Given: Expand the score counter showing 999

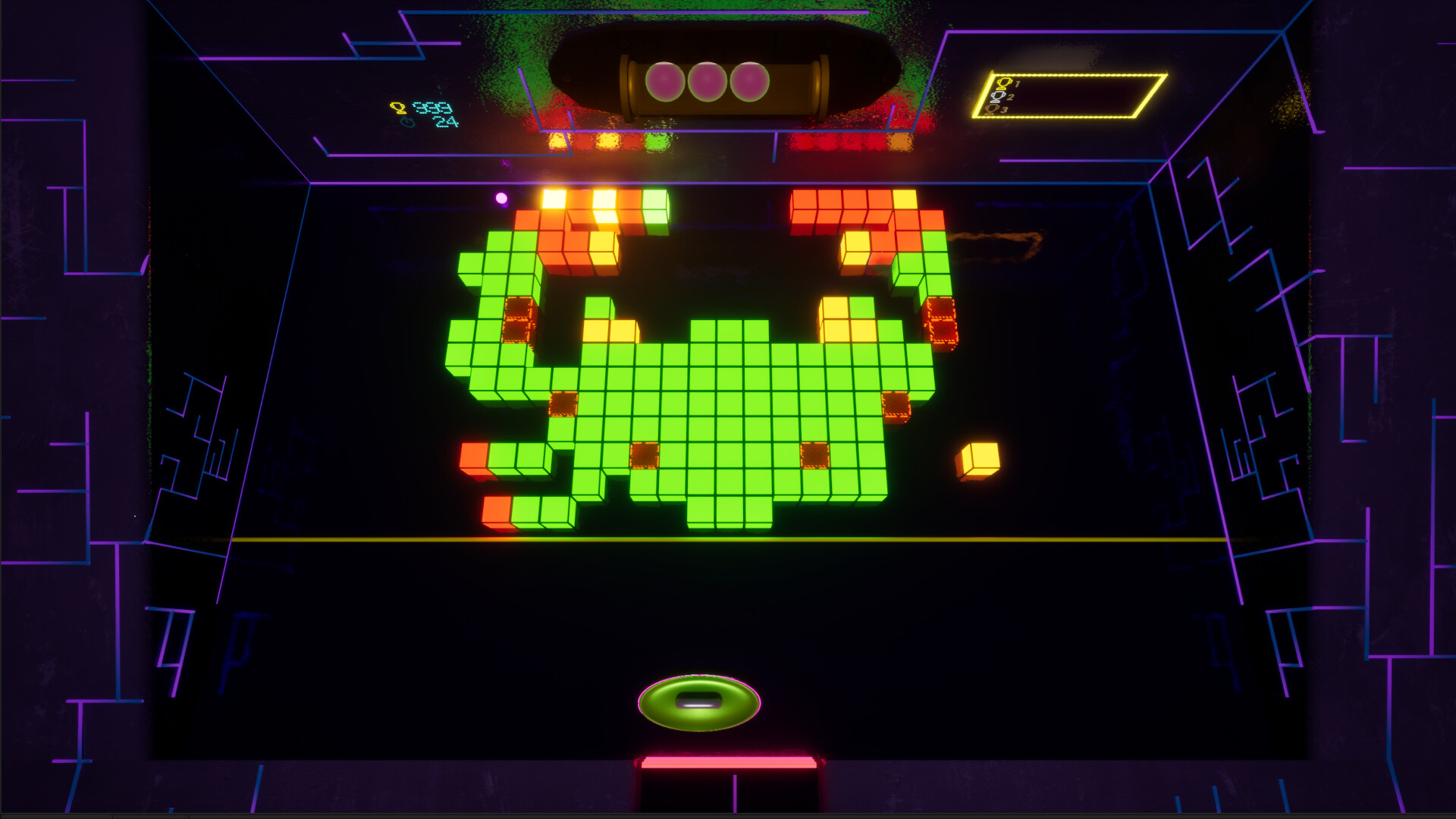Looking at the screenshot, I should click(x=434, y=107).
